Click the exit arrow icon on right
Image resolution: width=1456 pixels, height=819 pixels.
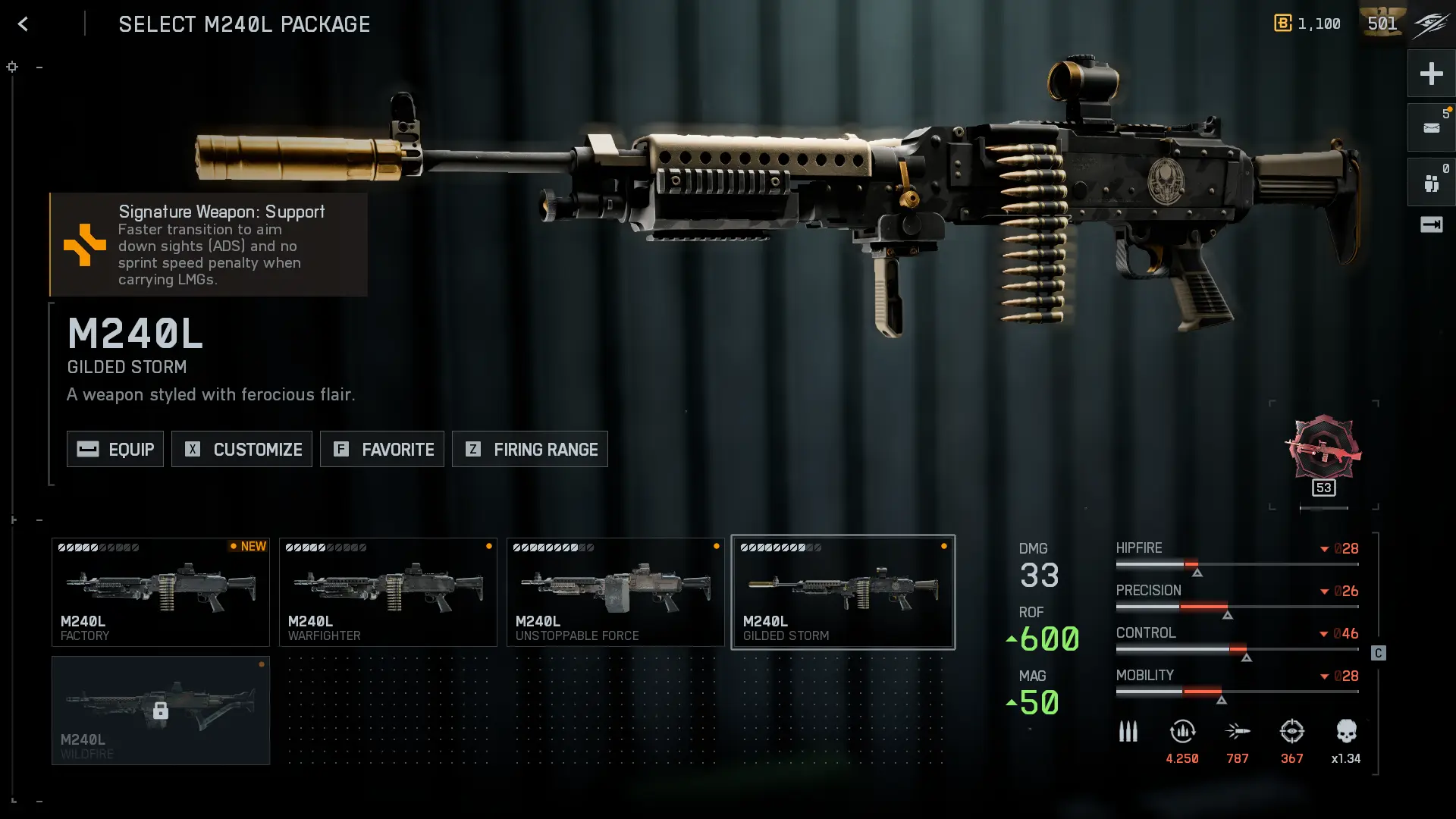[x=1431, y=224]
